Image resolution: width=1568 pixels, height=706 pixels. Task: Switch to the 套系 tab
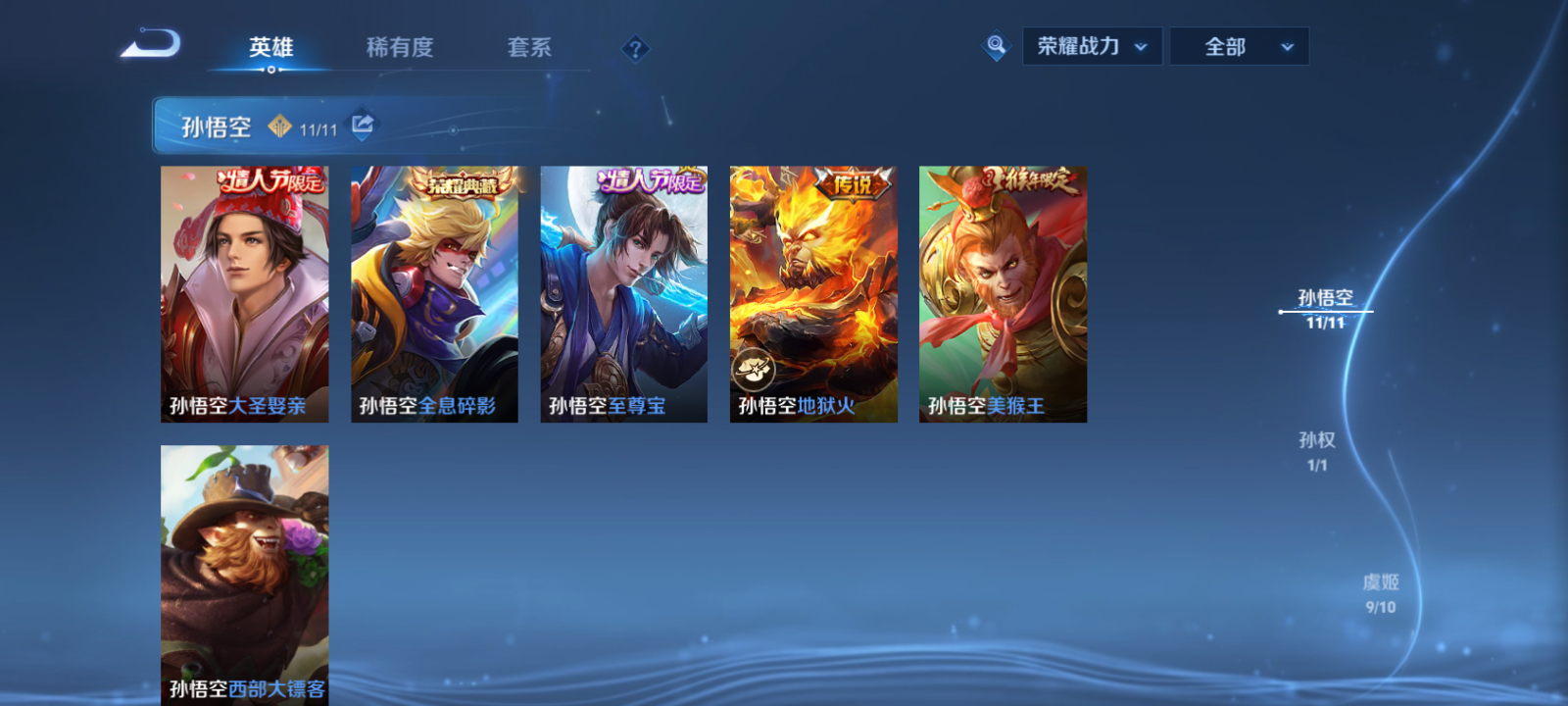[527, 45]
